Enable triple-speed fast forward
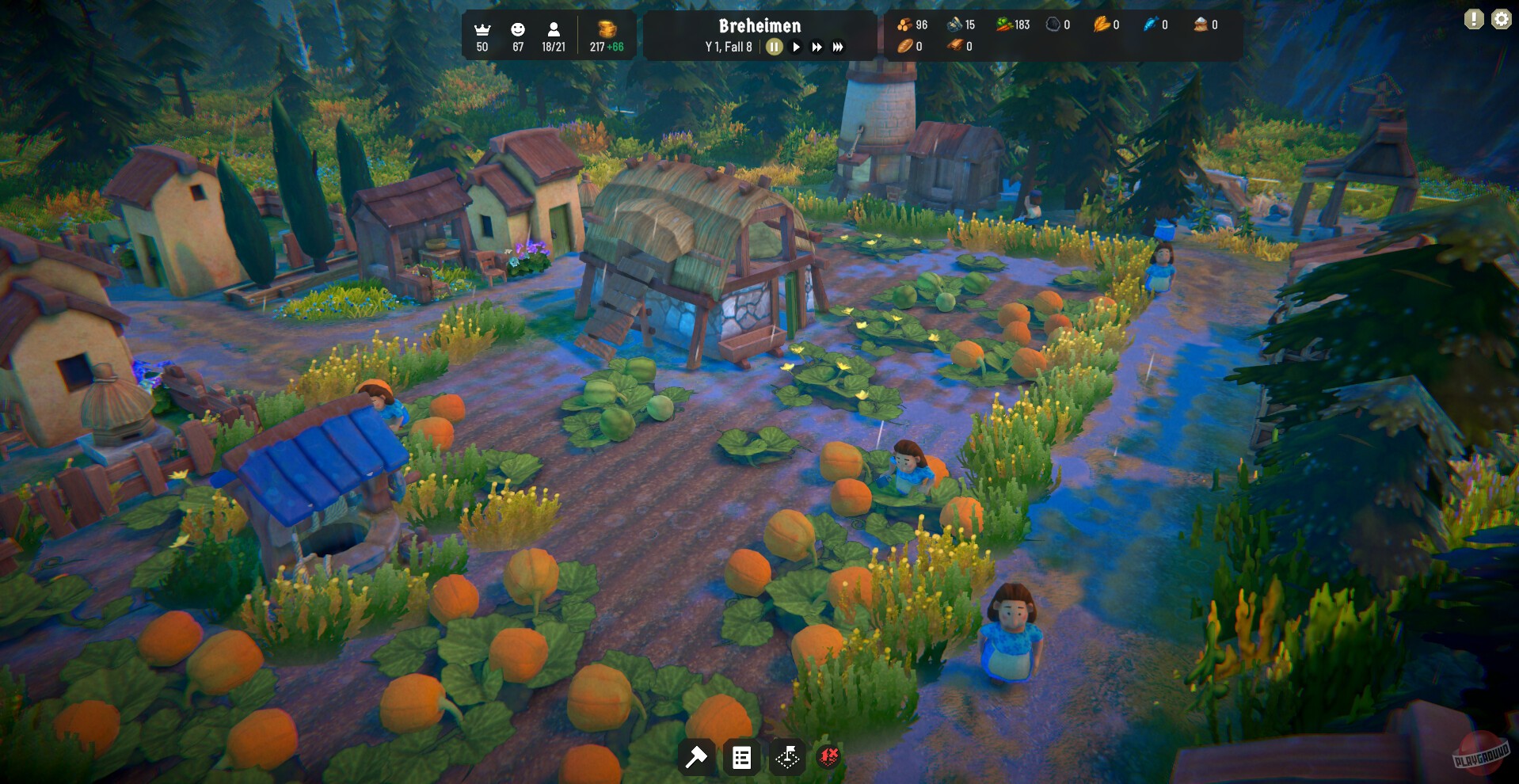This screenshot has width=1519, height=784. click(838, 46)
